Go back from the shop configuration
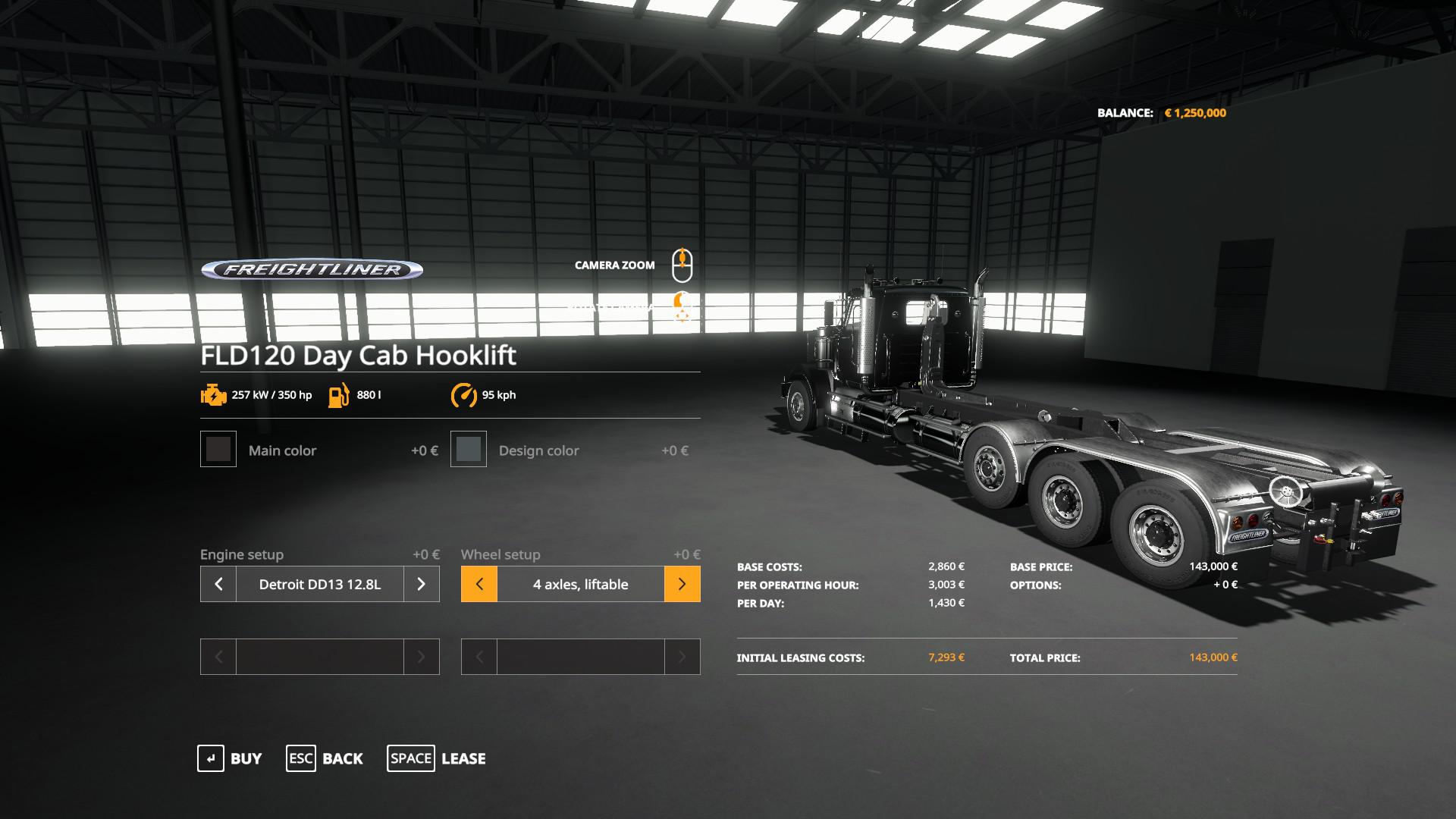This screenshot has width=1456, height=819. (325, 758)
